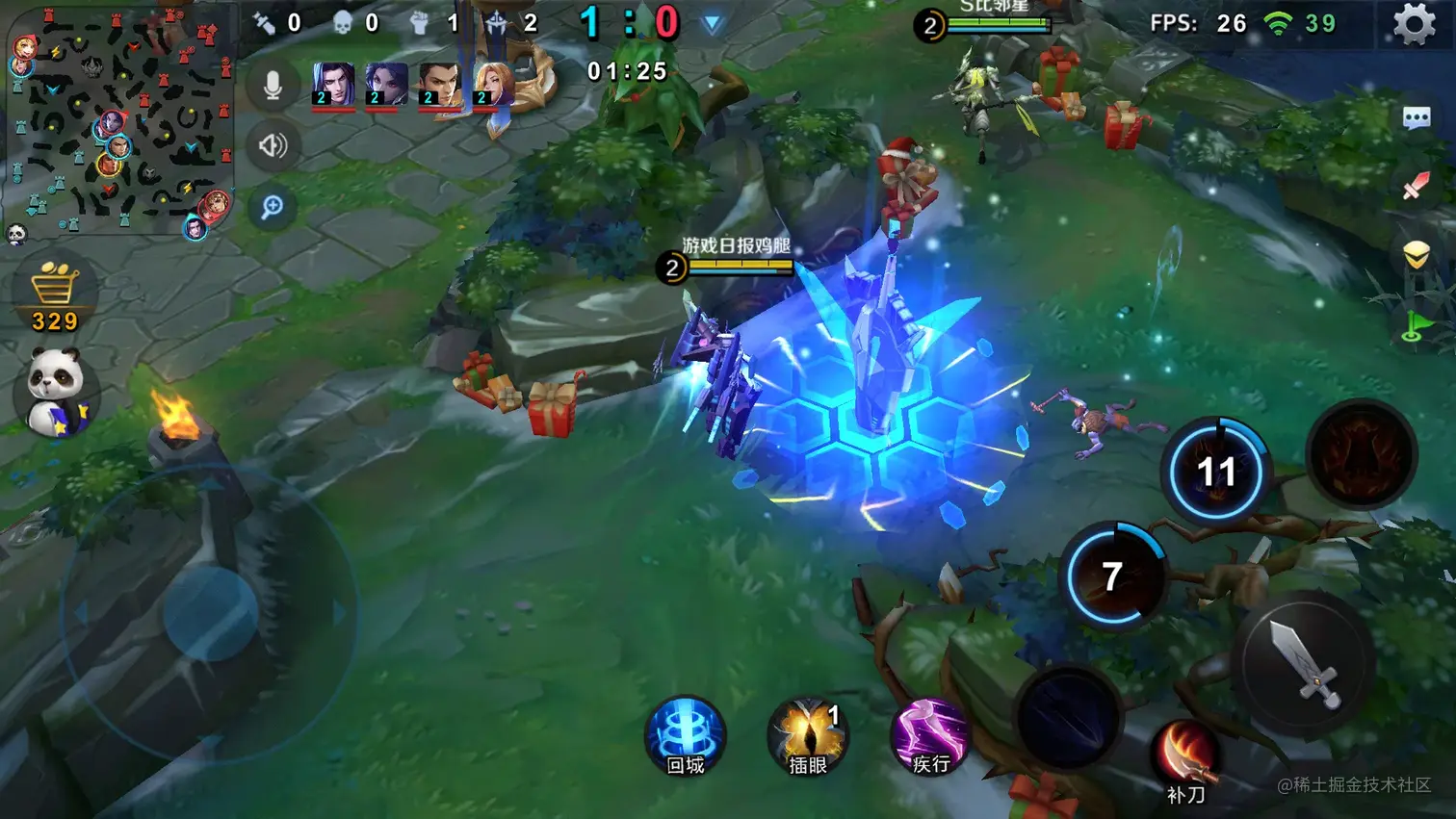The image size is (1456, 819).
Task: Expand the scoreboard dropdown arrow
Action: point(712,24)
